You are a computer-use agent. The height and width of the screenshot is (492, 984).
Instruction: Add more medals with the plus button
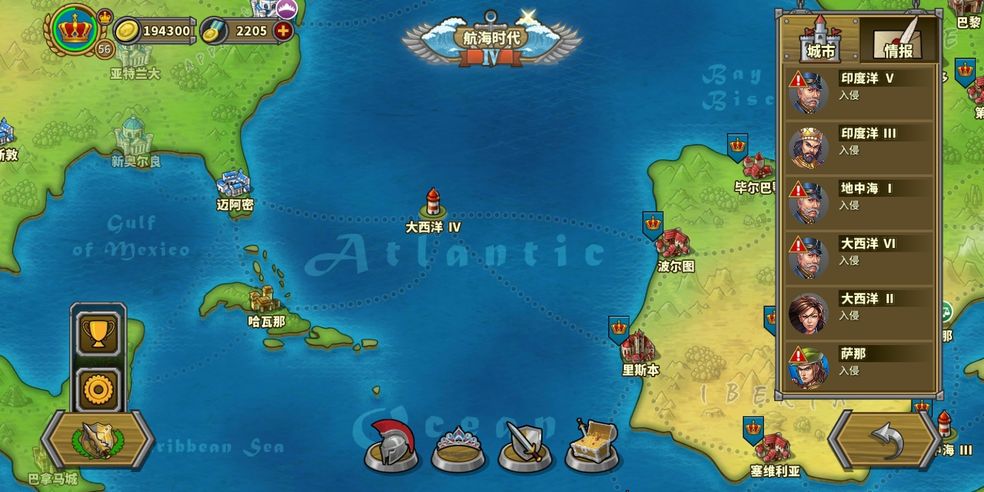pyautogui.click(x=284, y=31)
